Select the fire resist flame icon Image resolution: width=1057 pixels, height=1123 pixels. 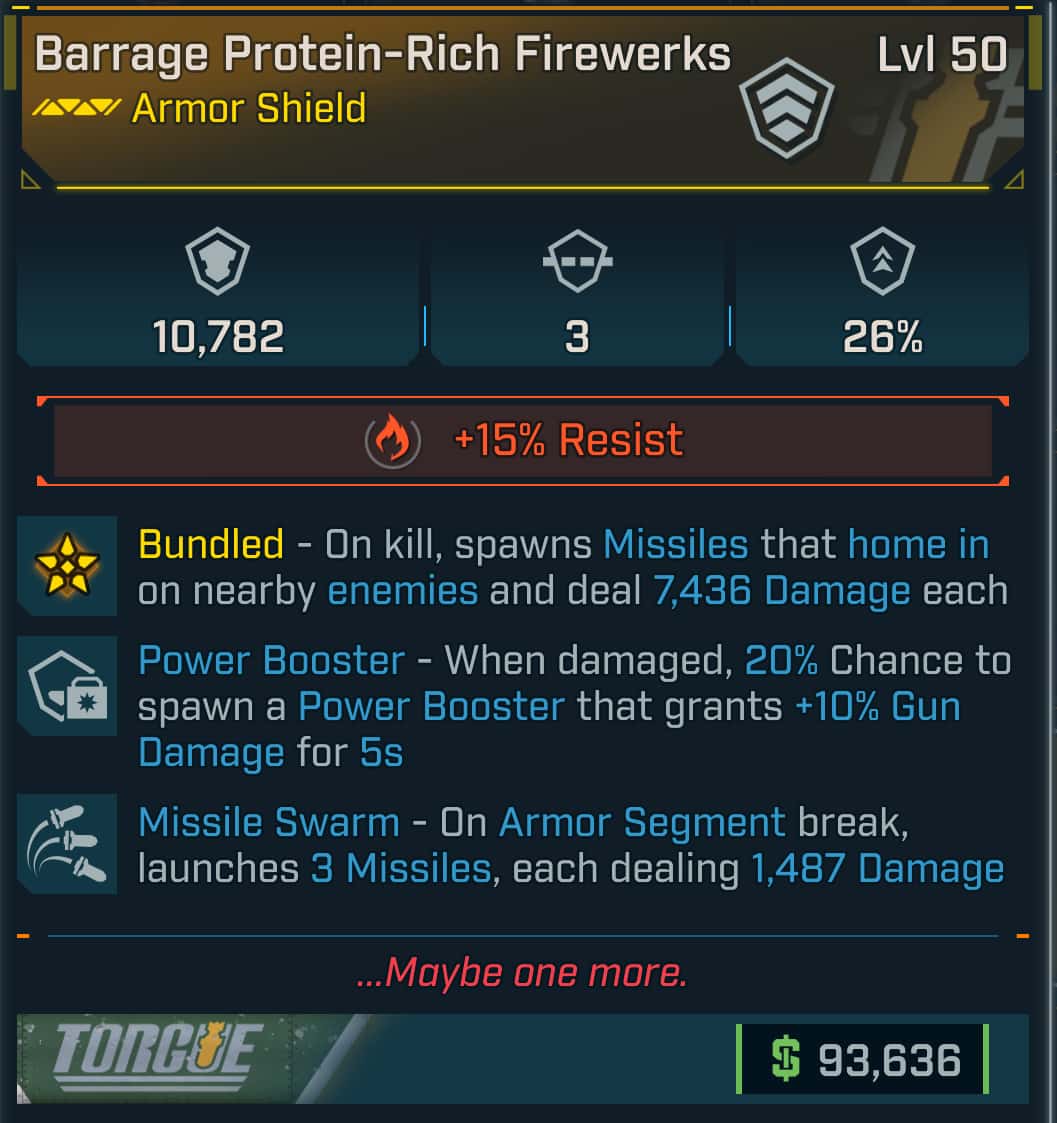pyautogui.click(x=393, y=441)
